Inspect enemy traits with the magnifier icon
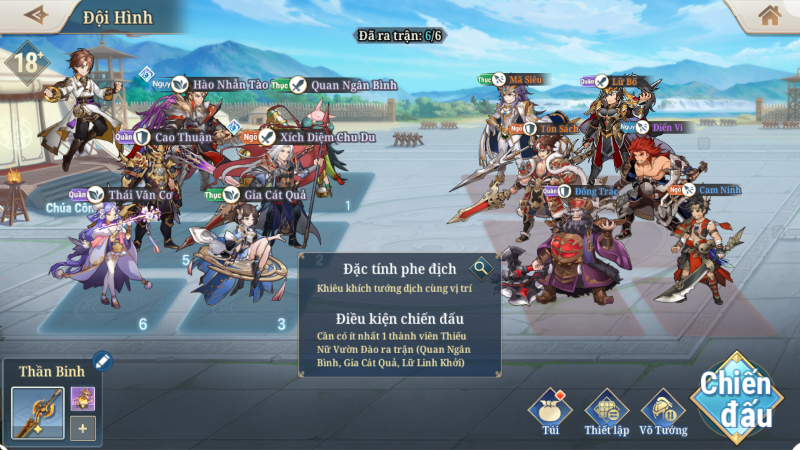 [x=482, y=268]
